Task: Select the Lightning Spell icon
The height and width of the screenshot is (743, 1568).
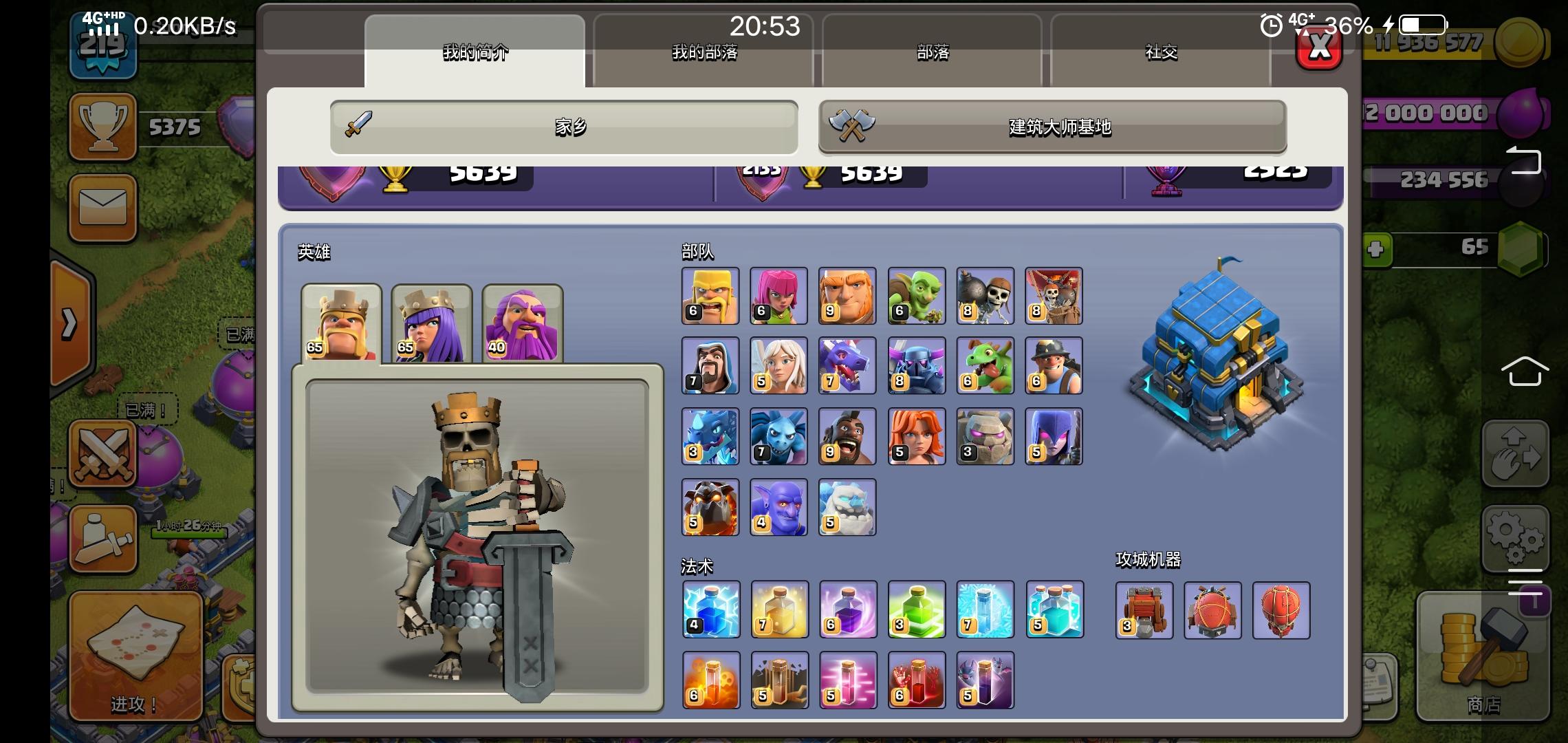Action: 710,611
